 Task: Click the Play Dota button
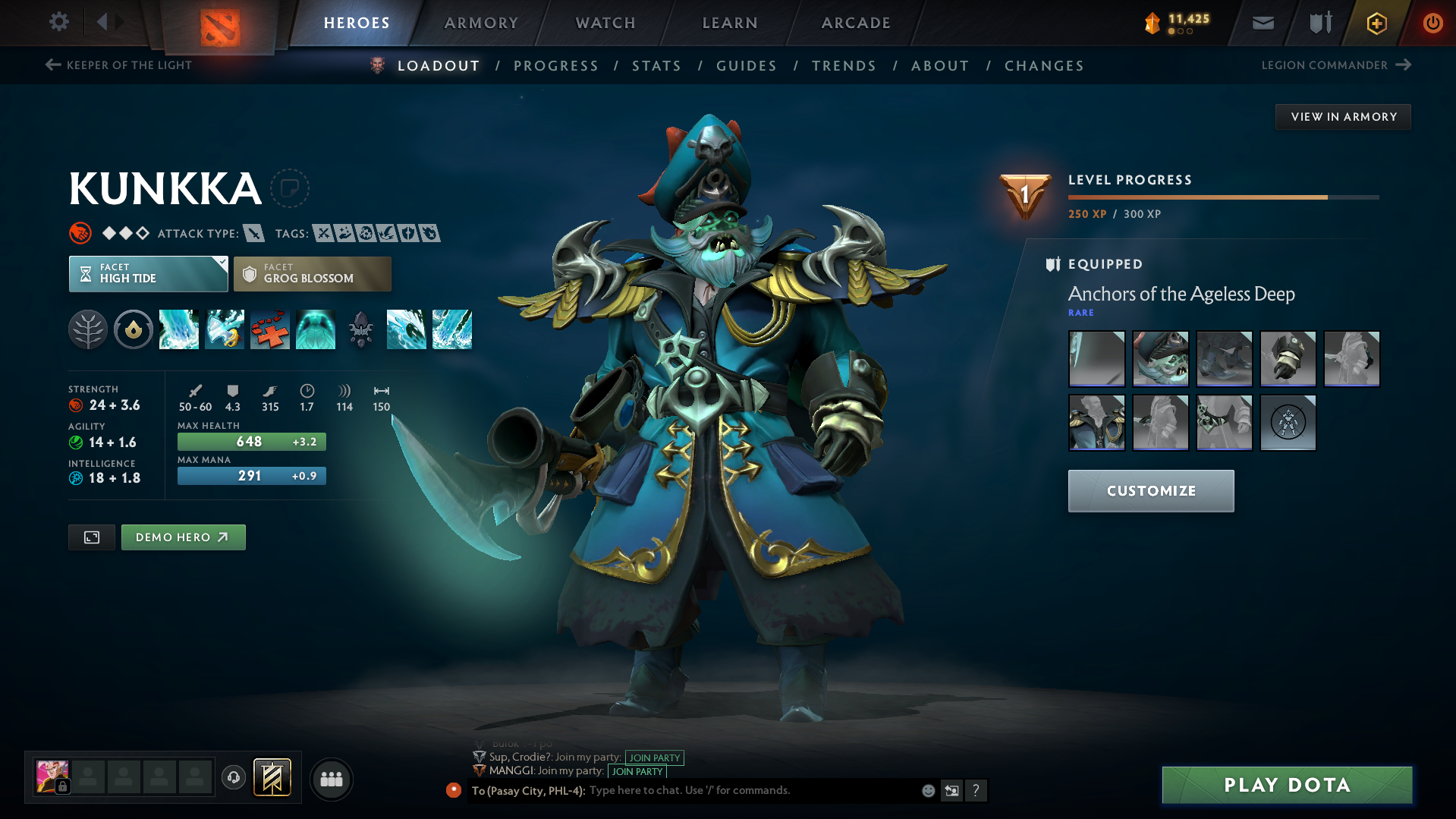[1285, 785]
